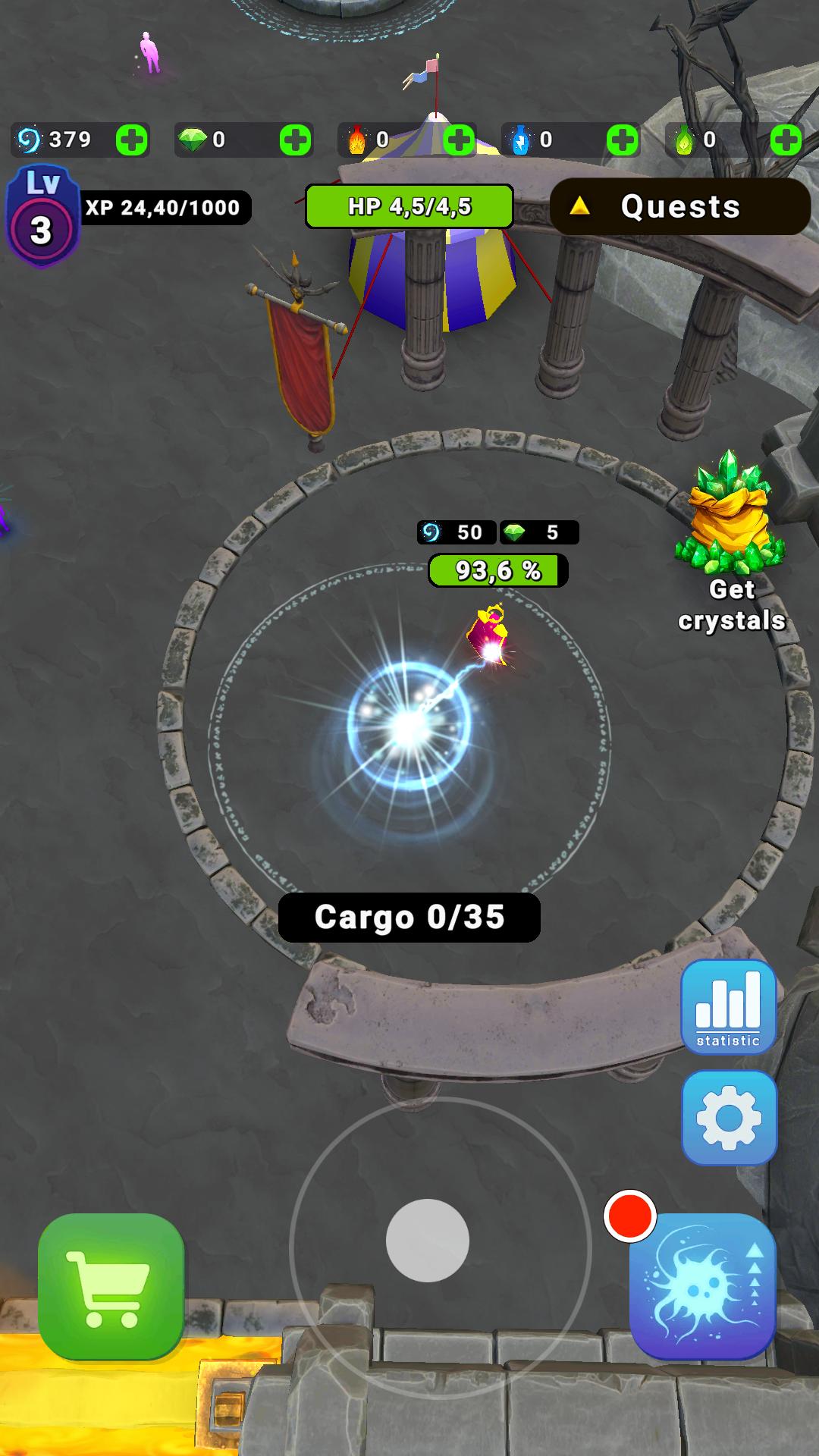Add more blue lightning potions

pyautogui.click(x=623, y=140)
